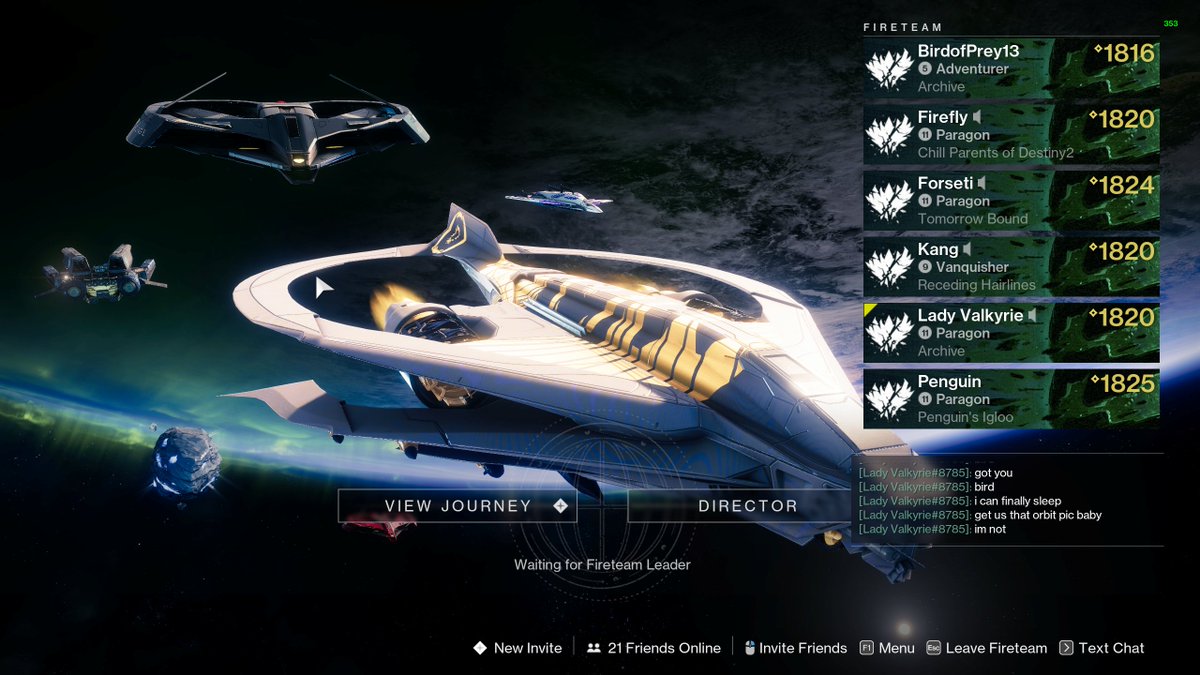Viewport: 1200px width, 675px height.
Task: Open the Menu option in the footer
Action: [x=887, y=648]
